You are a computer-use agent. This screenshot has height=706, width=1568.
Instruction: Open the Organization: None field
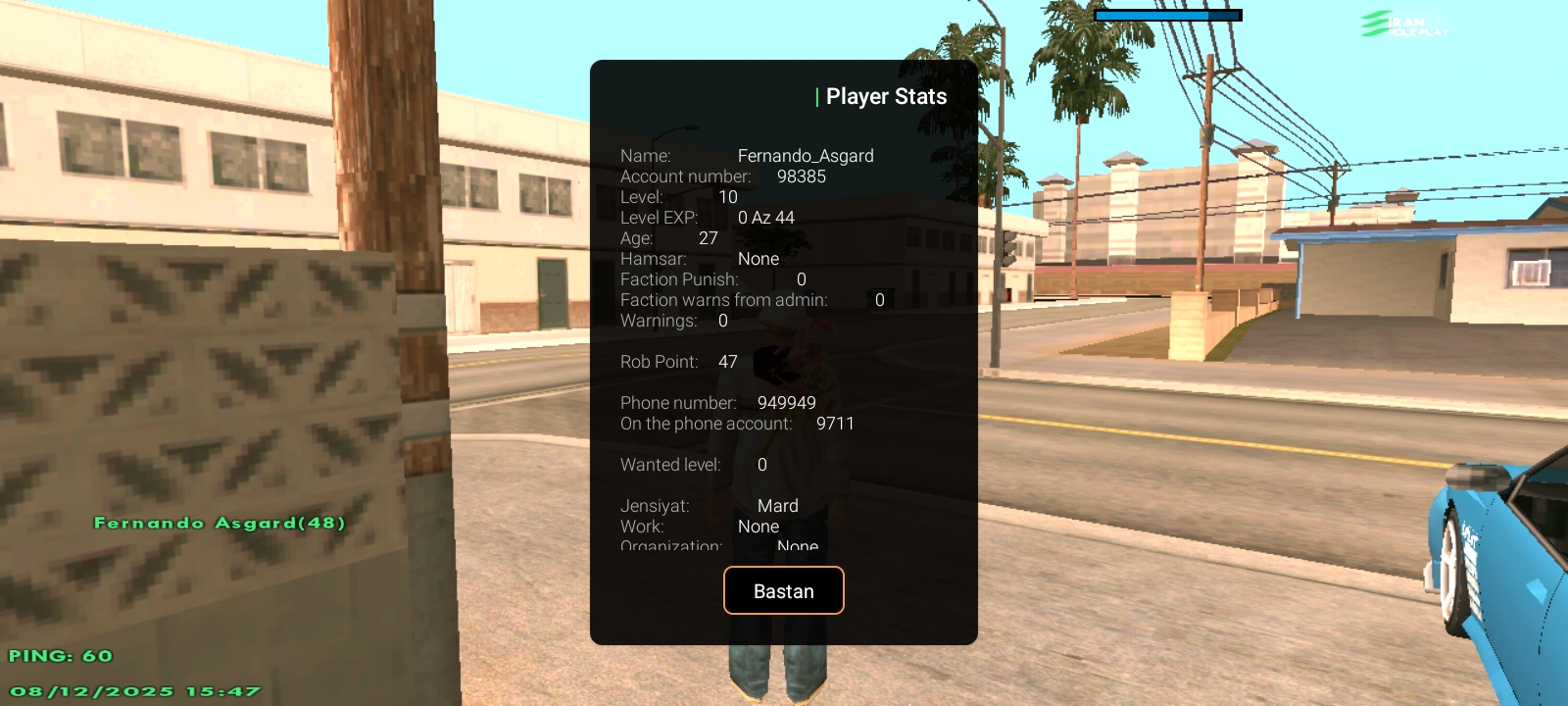pos(711,546)
